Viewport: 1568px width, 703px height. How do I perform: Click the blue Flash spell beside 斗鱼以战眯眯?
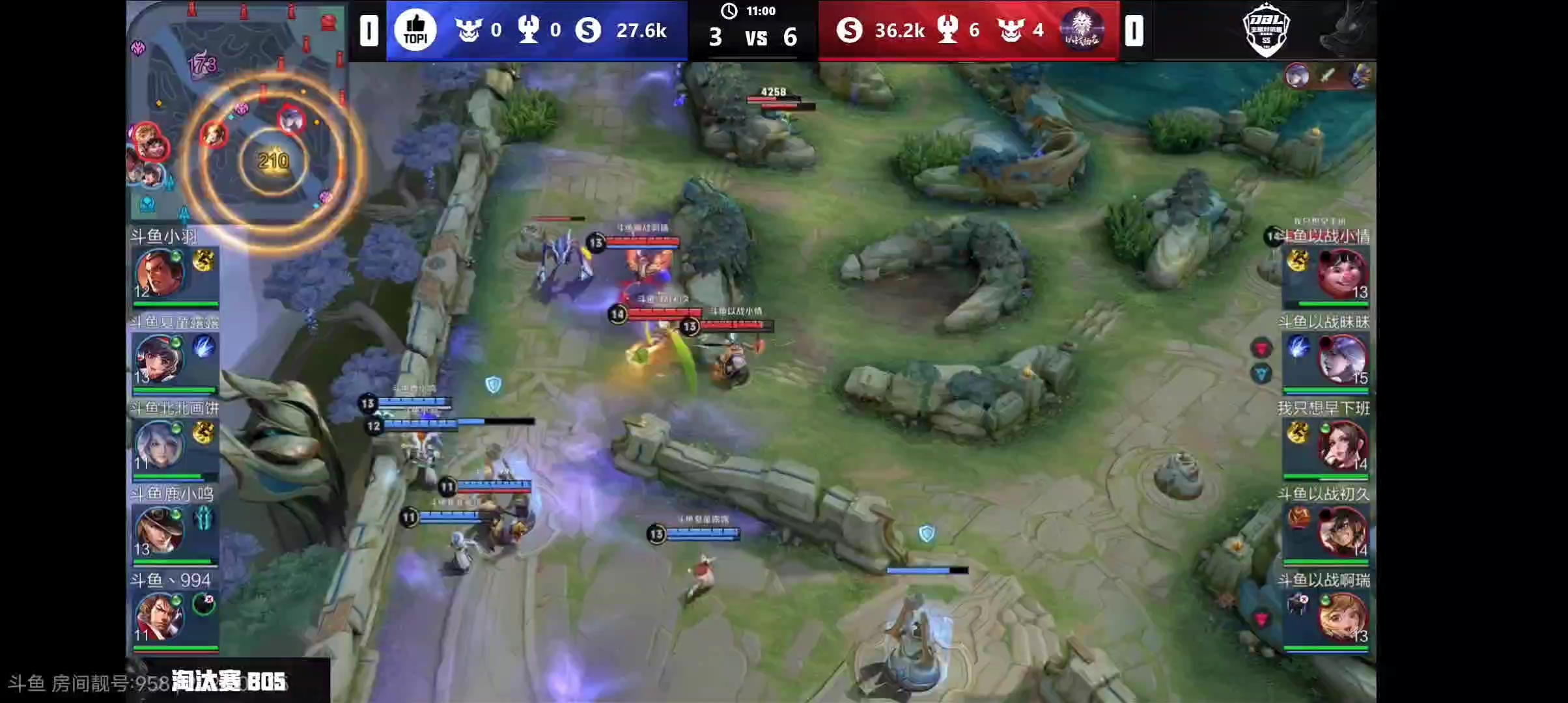pyautogui.click(x=1298, y=347)
